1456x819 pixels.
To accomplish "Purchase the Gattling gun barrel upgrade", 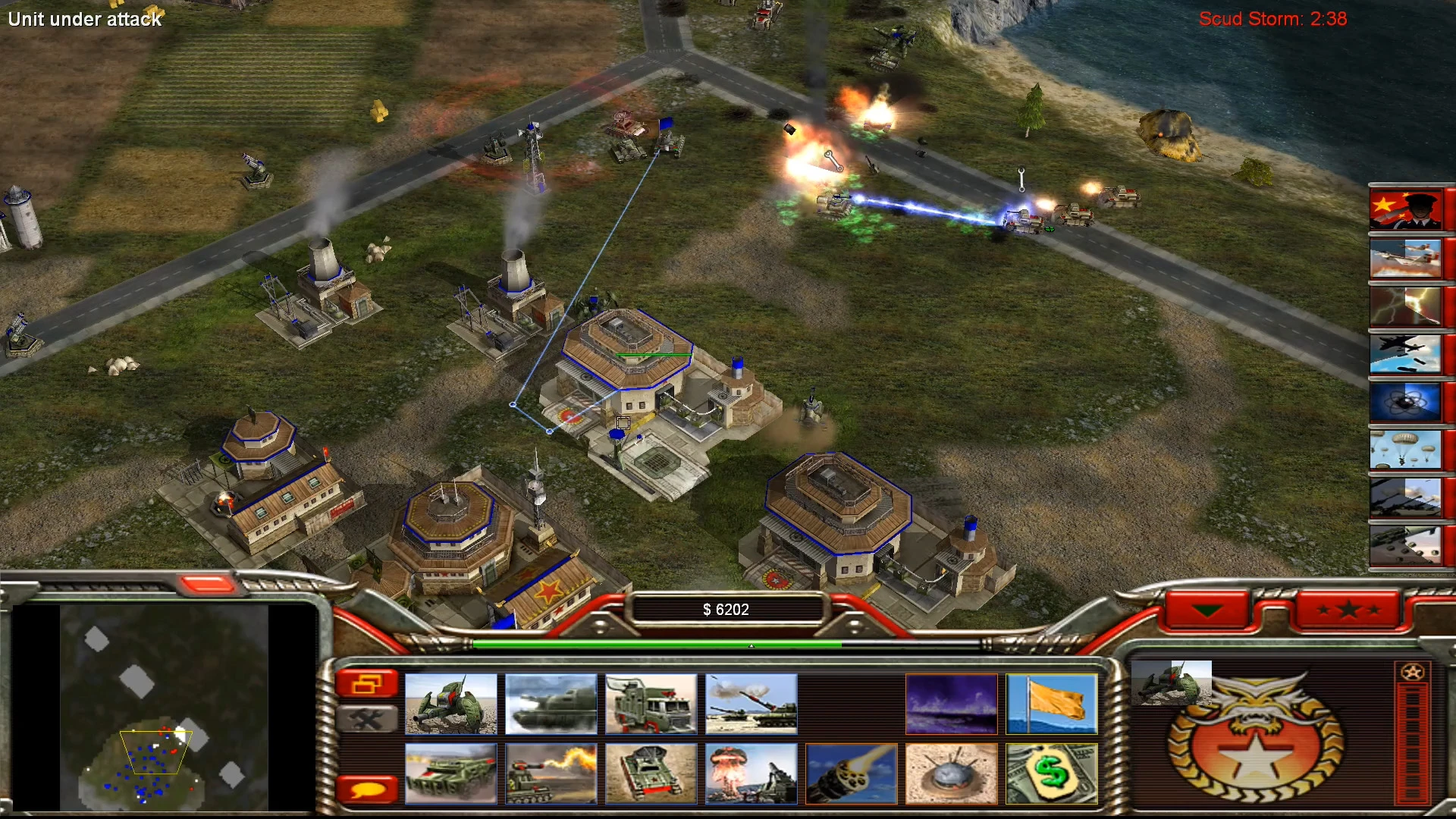I will pyautogui.click(x=852, y=773).
